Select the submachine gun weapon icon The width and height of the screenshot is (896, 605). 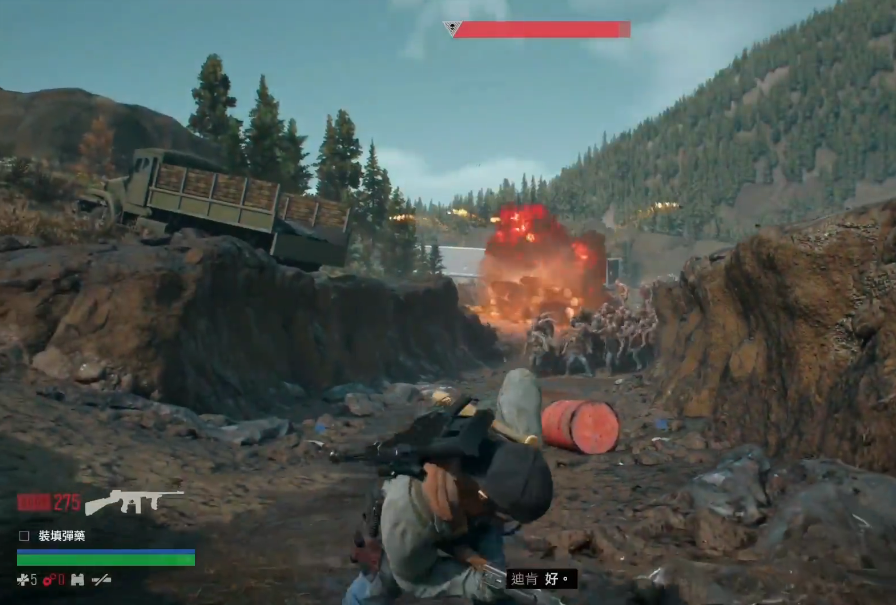(134, 500)
